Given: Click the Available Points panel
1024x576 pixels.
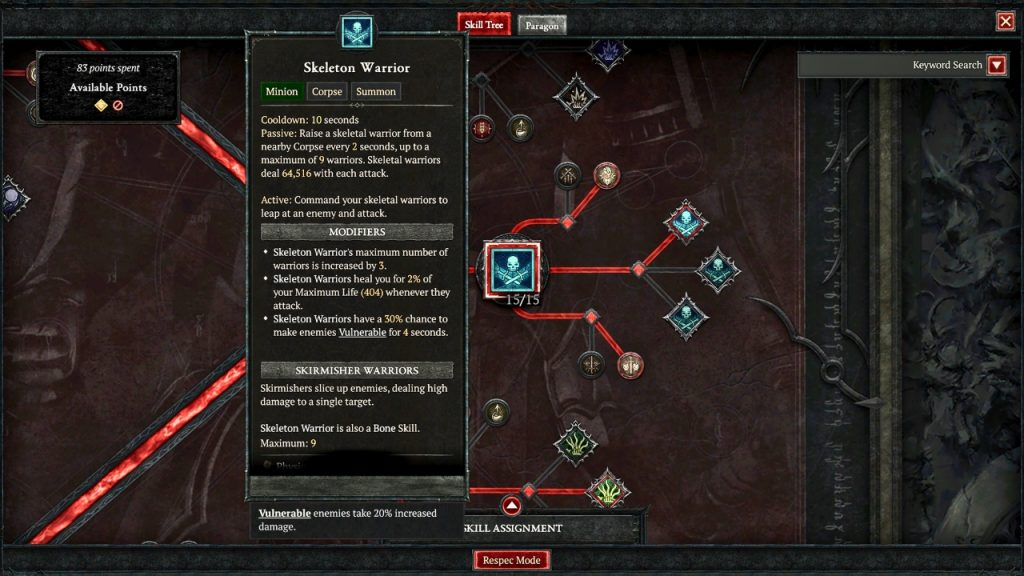Looking at the screenshot, I should [108, 88].
